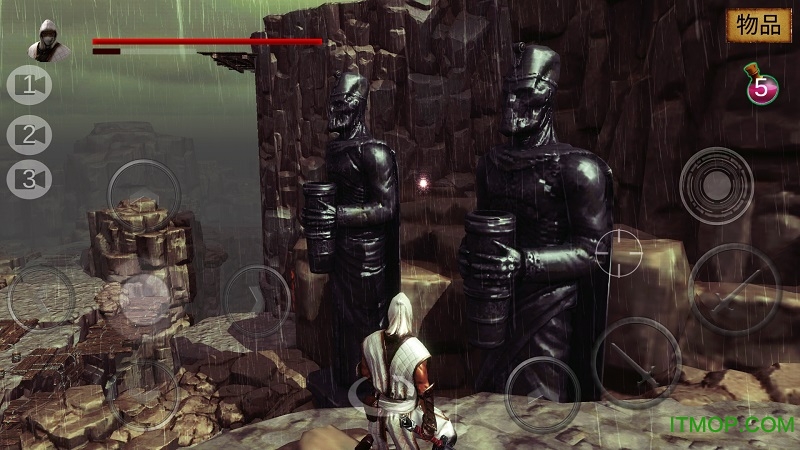Viewport: 800px width, 450px height.
Task: Tap the leftward movement pad circle
Action: click(42, 296)
